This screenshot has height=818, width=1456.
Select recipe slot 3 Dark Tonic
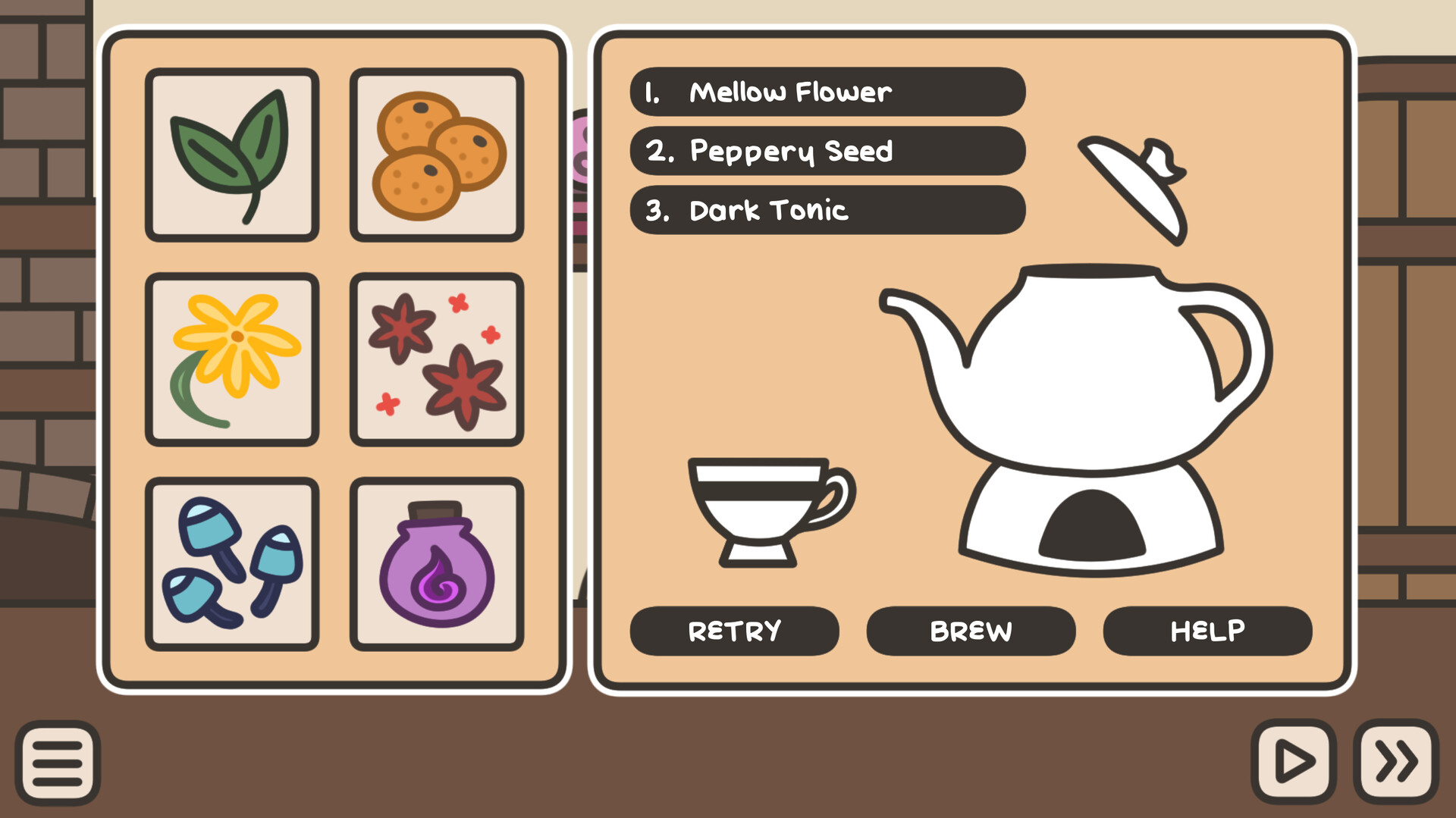click(827, 211)
